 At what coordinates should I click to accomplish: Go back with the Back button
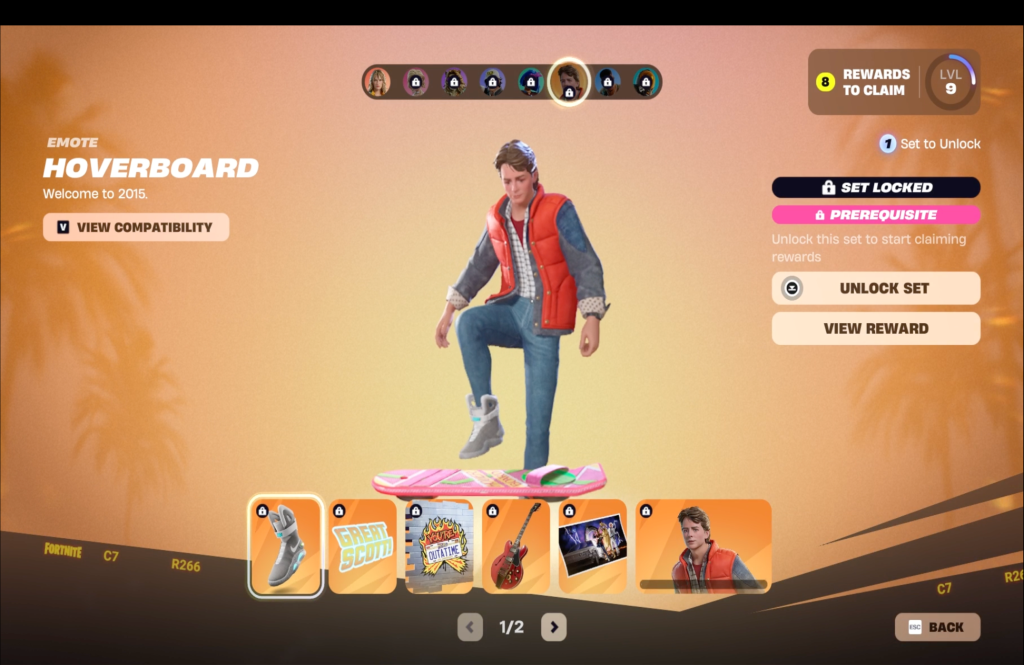(937, 627)
